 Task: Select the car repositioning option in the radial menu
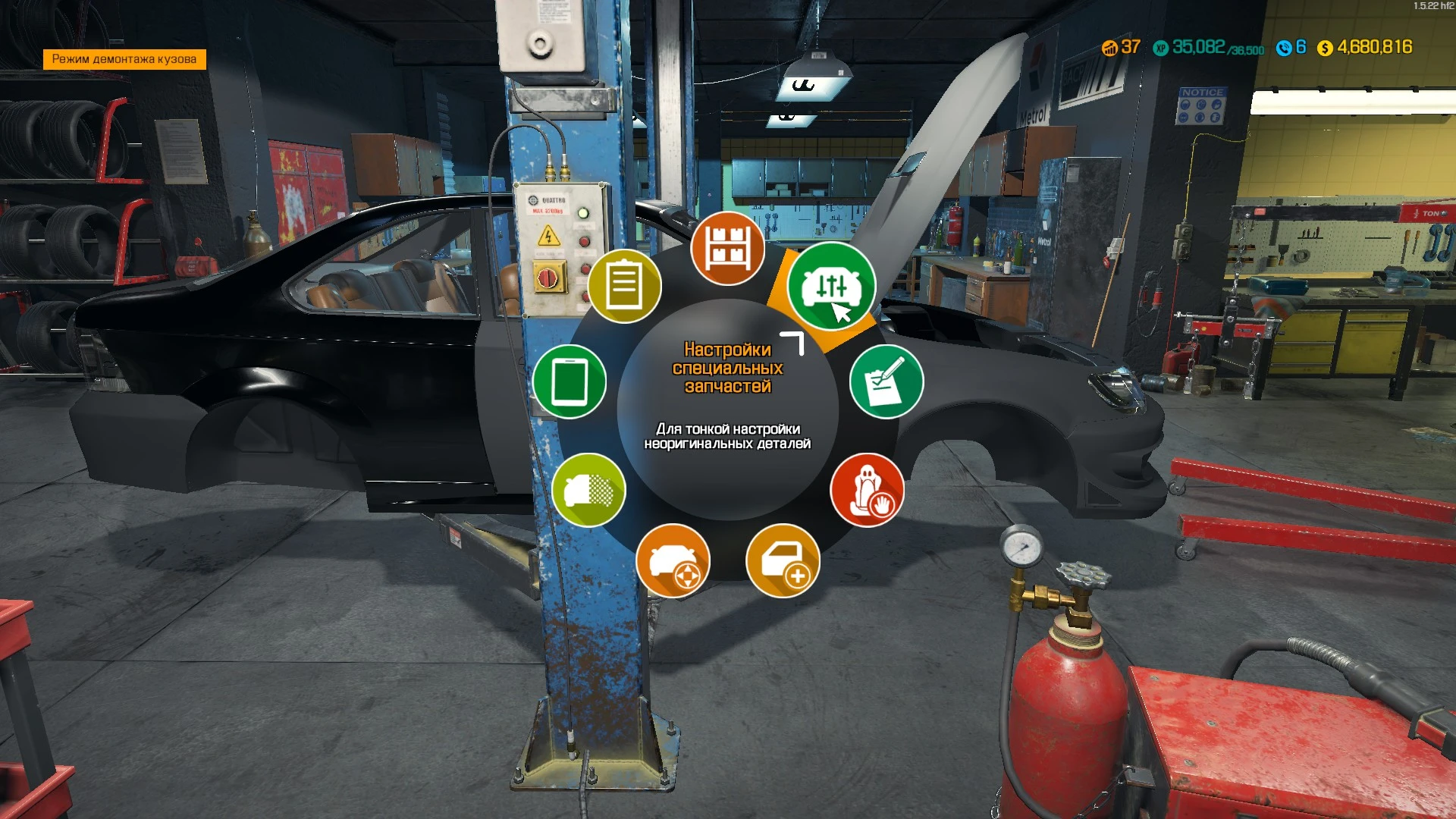click(673, 560)
